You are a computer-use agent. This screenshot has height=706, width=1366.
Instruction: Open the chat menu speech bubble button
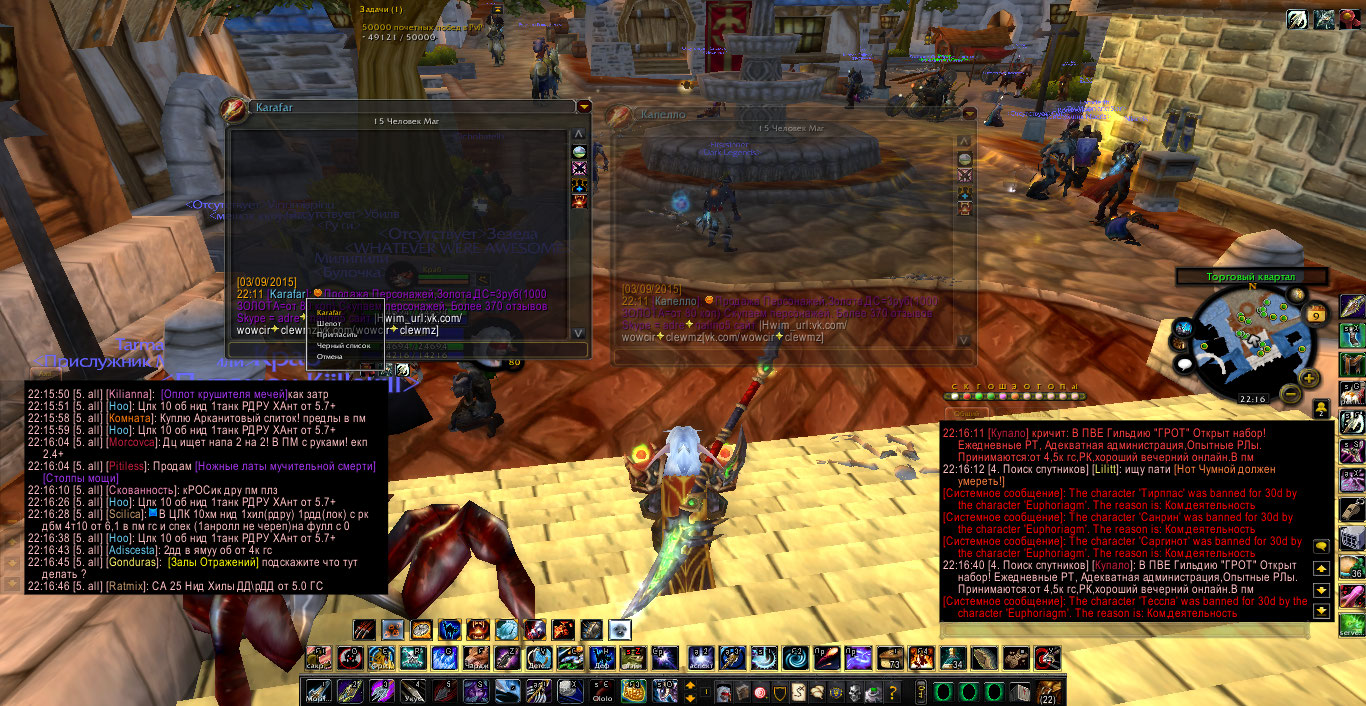pos(1321,546)
